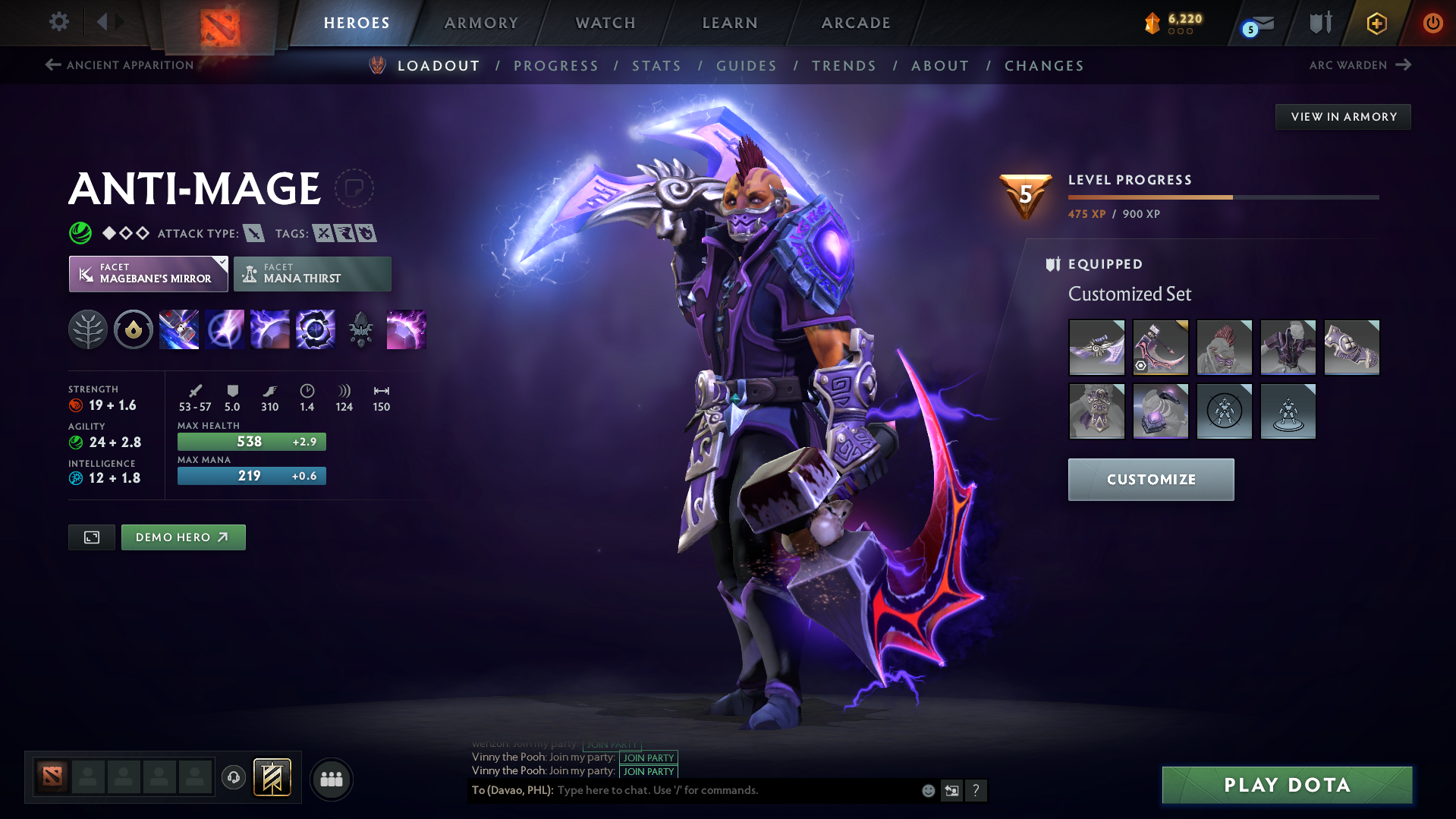Select the Mana Thirst facet

click(312, 273)
